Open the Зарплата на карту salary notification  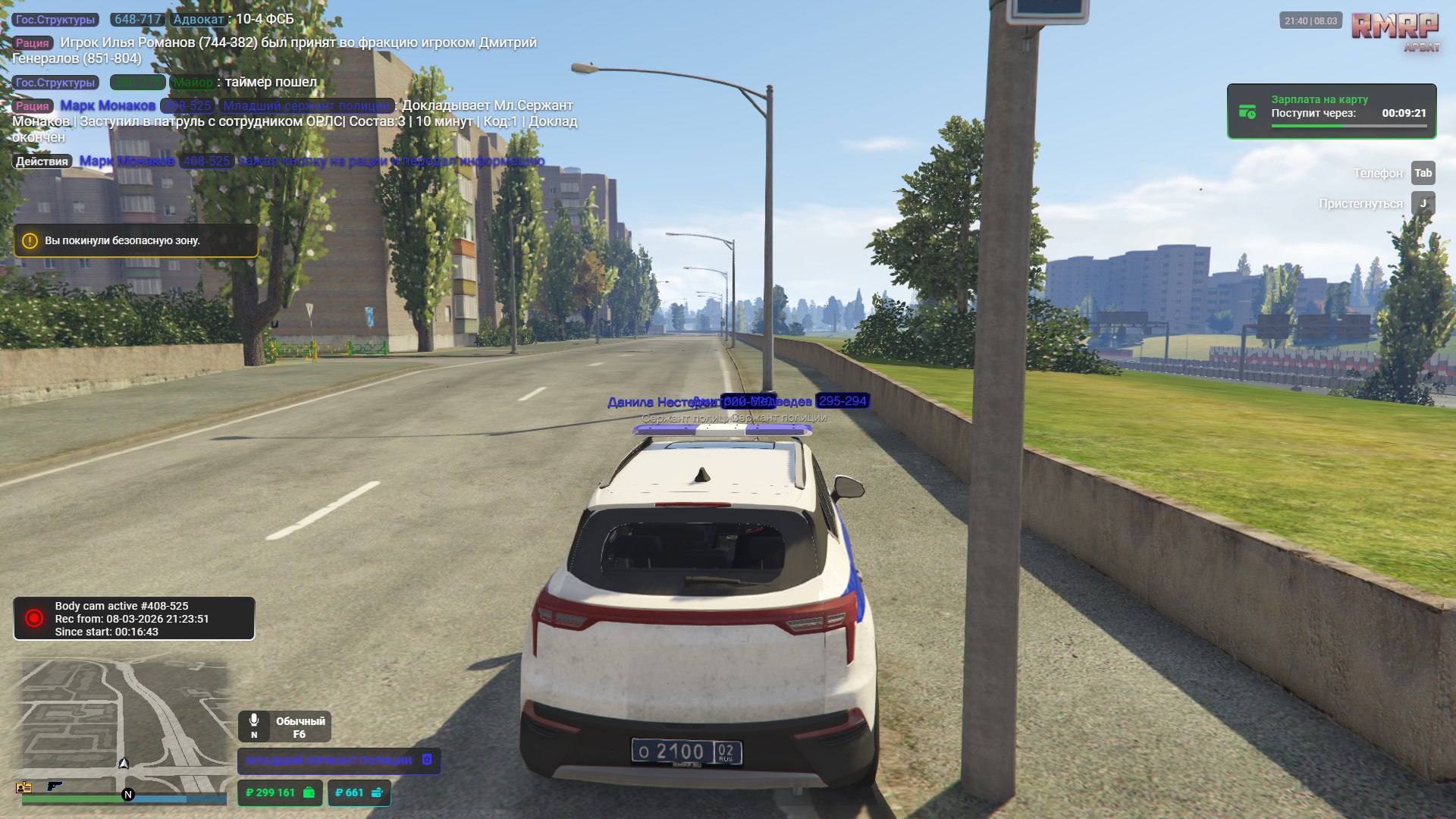[1331, 111]
